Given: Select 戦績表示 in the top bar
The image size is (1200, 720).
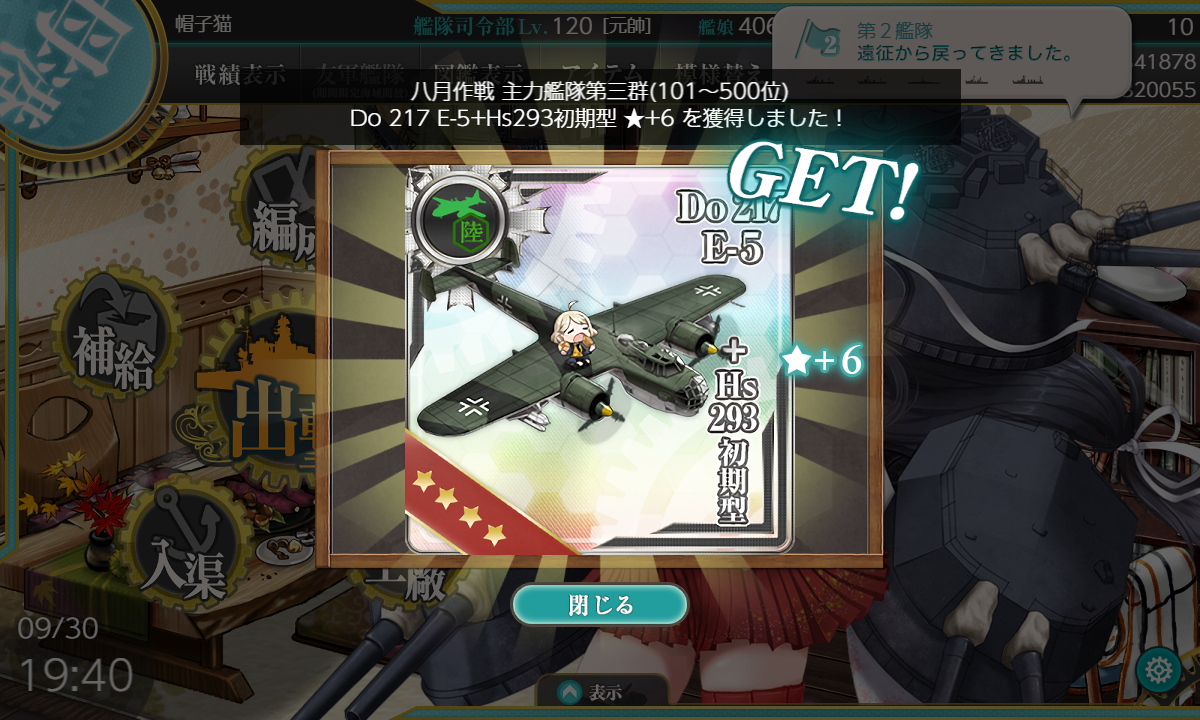Looking at the screenshot, I should pyautogui.click(x=240, y=74).
